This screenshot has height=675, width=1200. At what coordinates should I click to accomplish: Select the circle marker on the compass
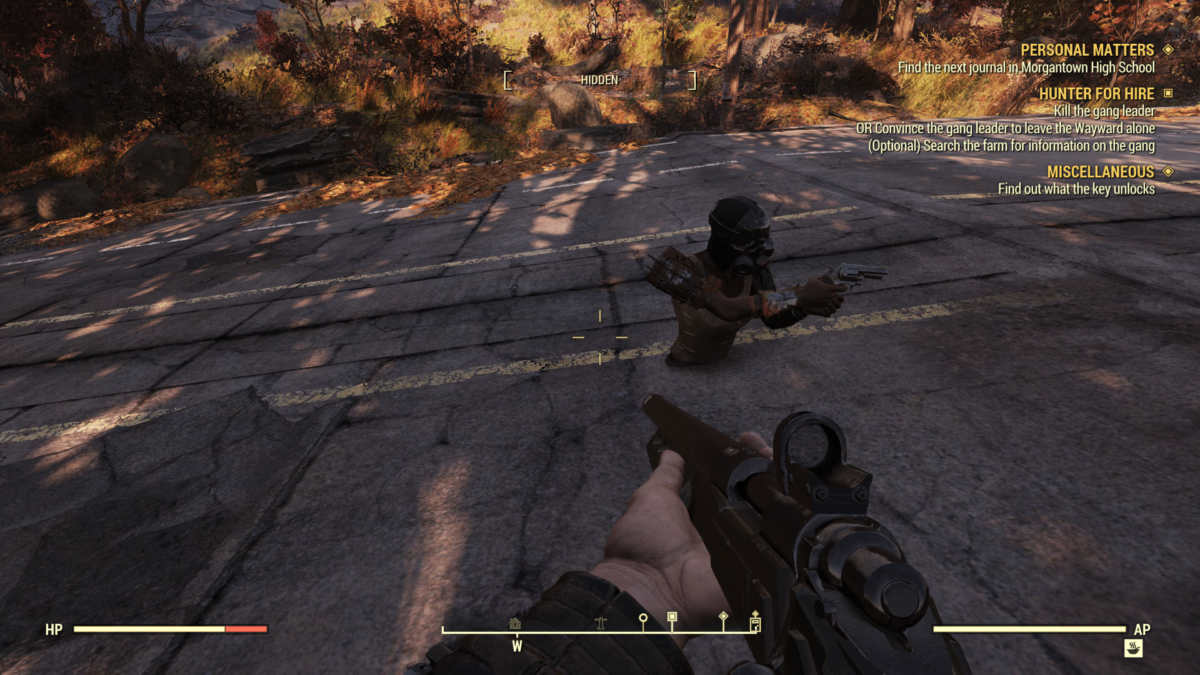643,619
